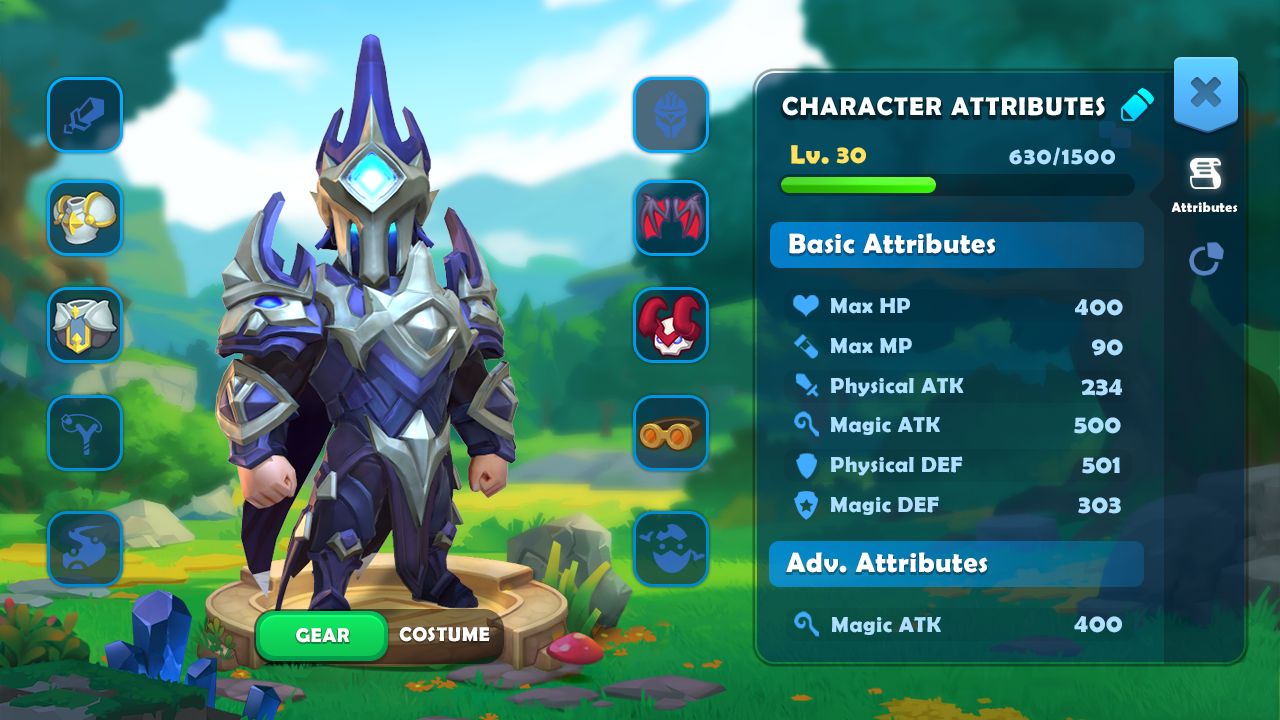Select the empty helmet slot

tap(671, 115)
